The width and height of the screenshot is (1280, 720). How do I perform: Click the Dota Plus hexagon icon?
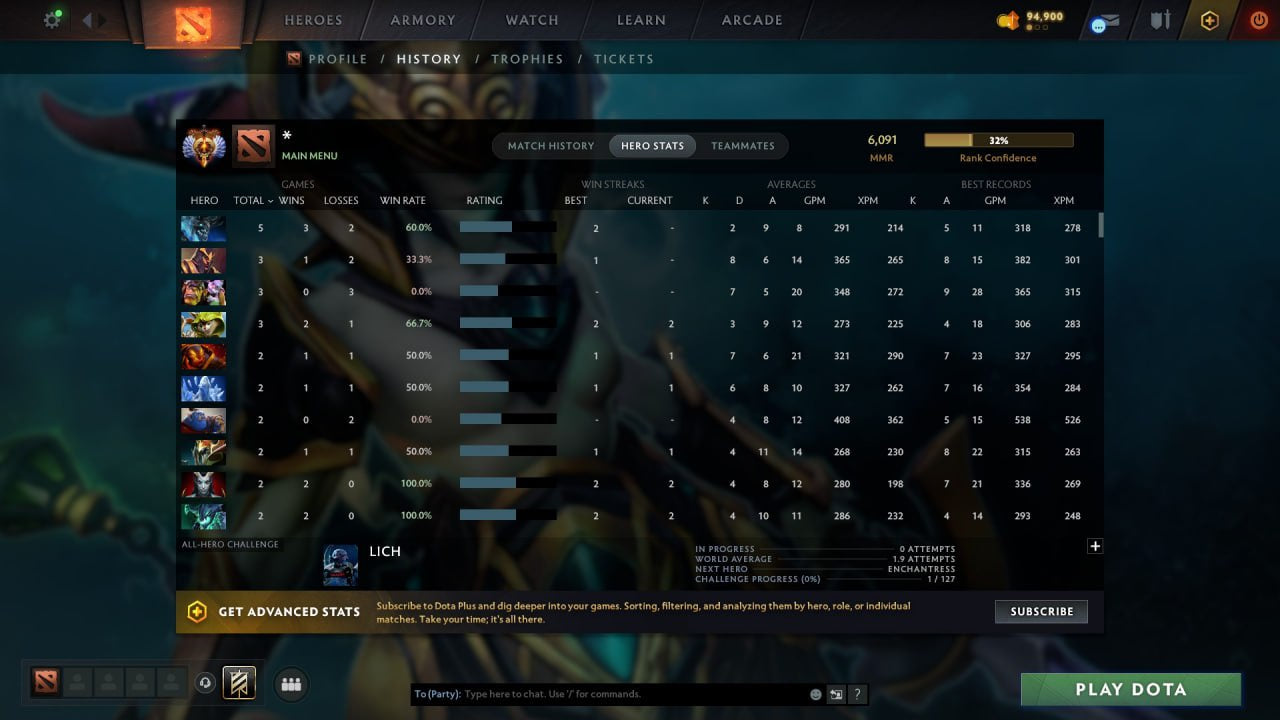[x=1209, y=20]
